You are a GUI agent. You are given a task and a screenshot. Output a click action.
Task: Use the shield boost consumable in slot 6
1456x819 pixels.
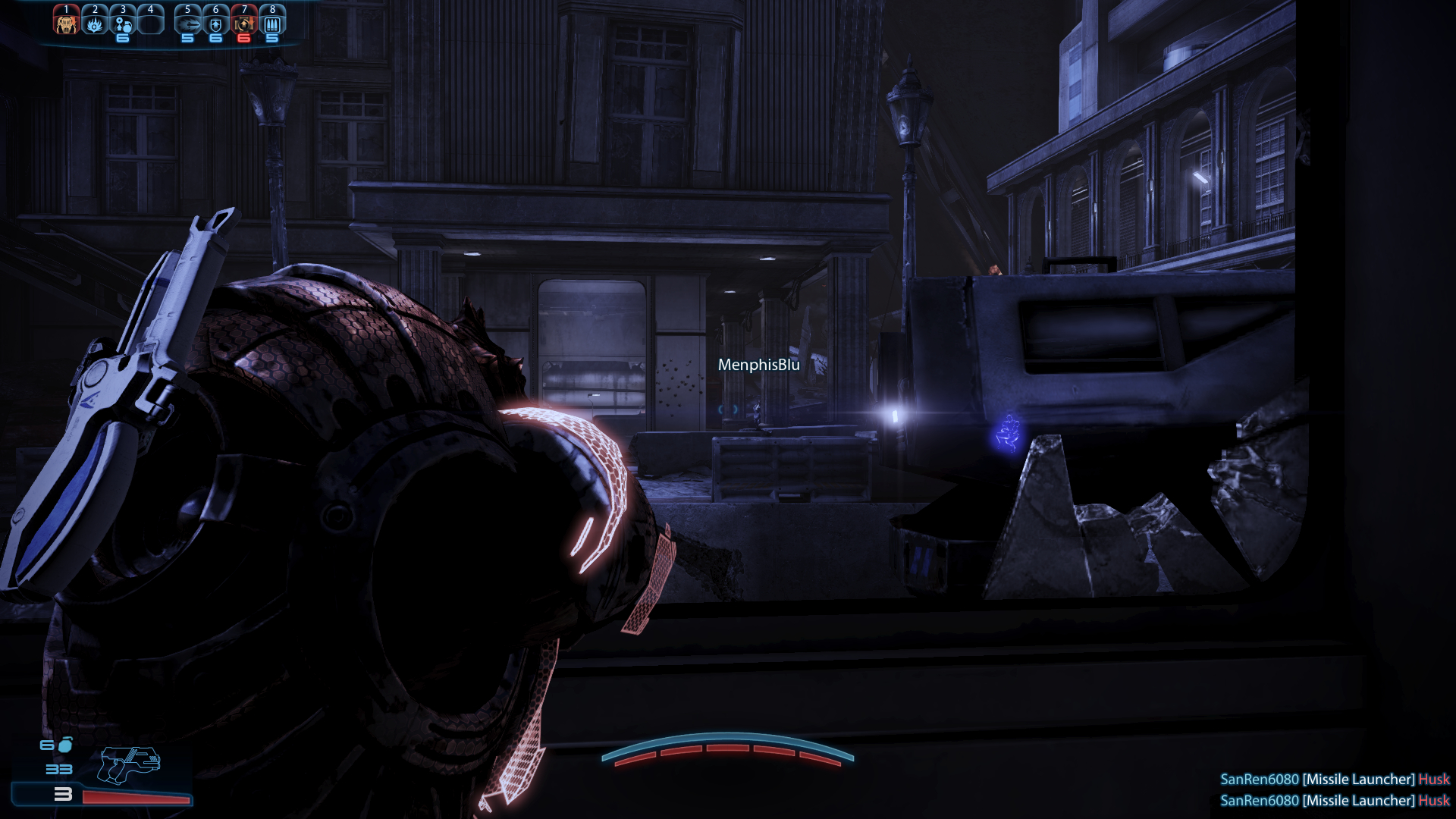click(x=216, y=24)
